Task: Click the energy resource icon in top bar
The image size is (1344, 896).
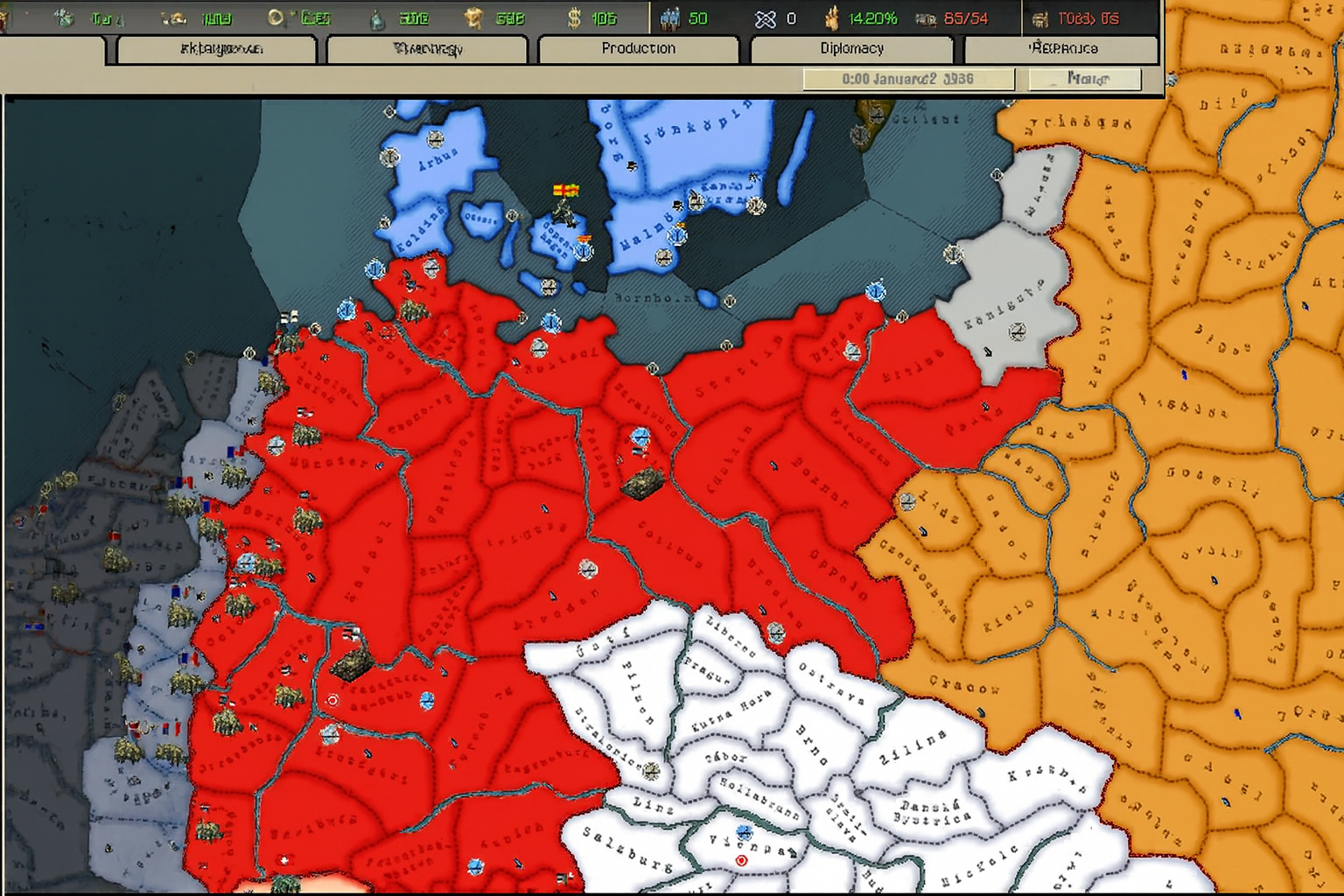Action: tap(61, 17)
